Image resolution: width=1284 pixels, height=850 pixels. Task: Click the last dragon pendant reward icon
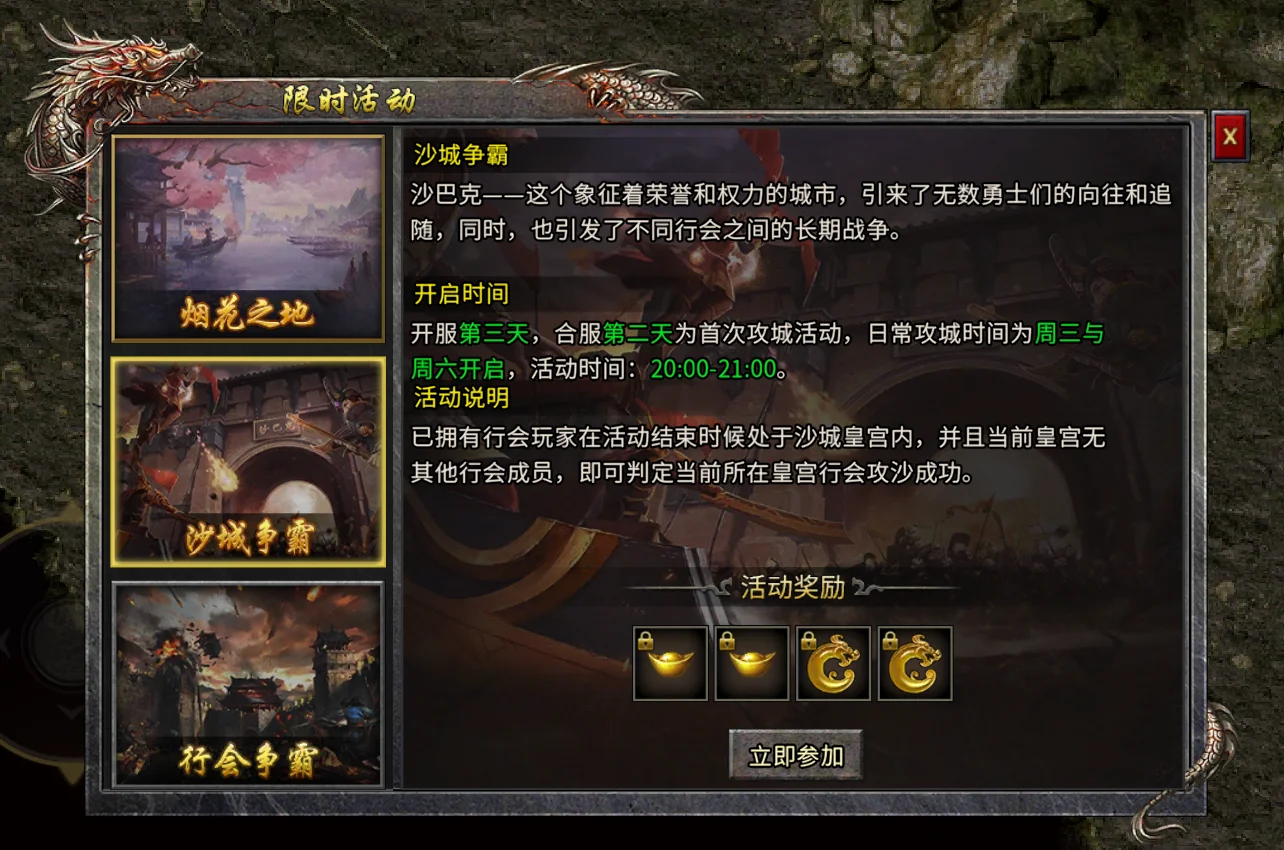[x=914, y=662]
